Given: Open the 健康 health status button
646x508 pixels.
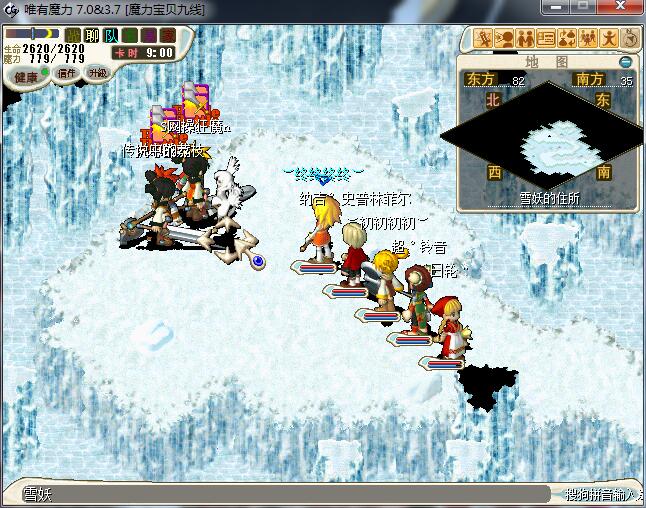Looking at the screenshot, I should (x=27, y=76).
